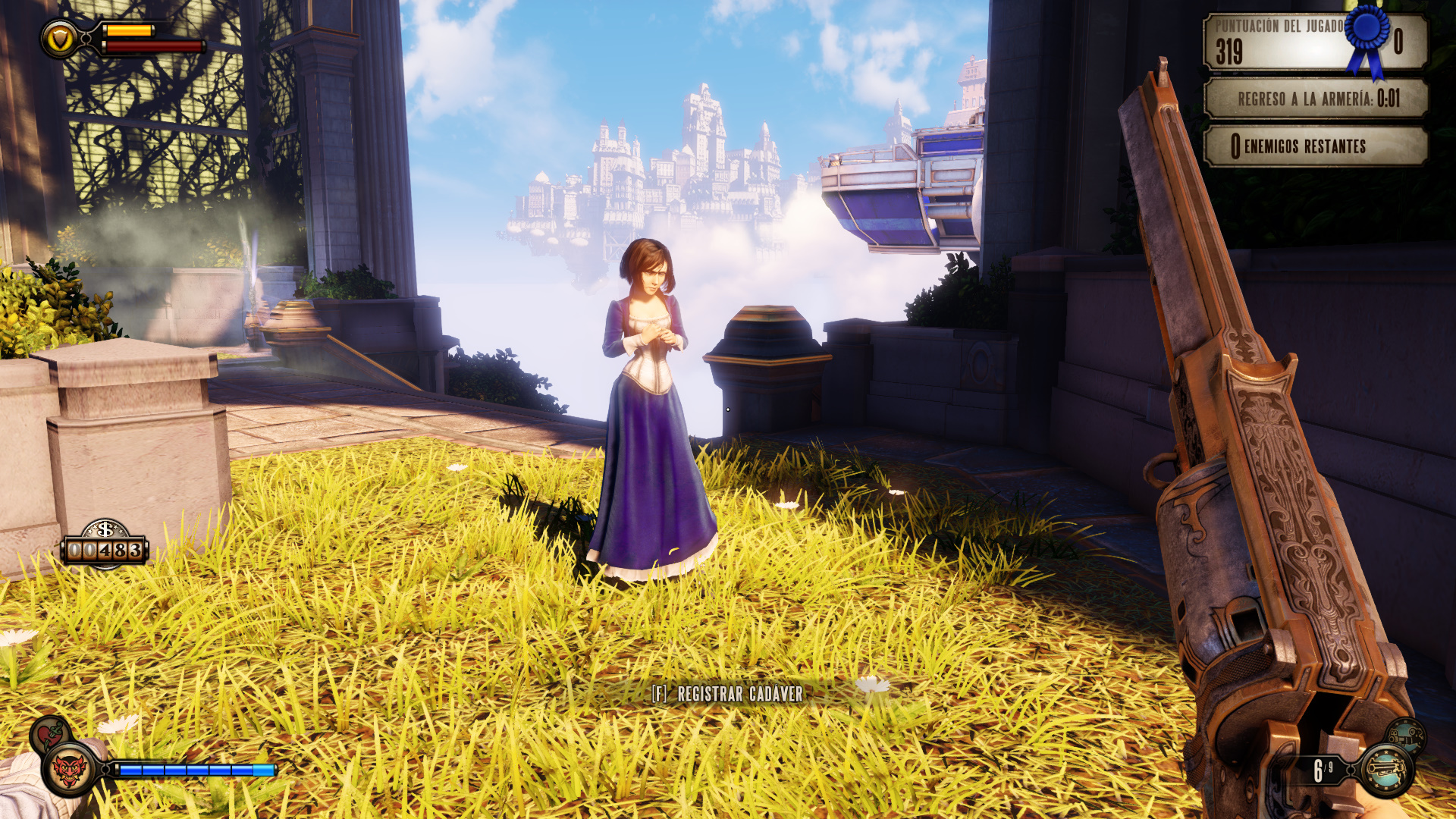Image resolution: width=1456 pixels, height=819 pixels.
Task: Switch to the heart-and-dagger vigor icon
Action: point(50,734)
